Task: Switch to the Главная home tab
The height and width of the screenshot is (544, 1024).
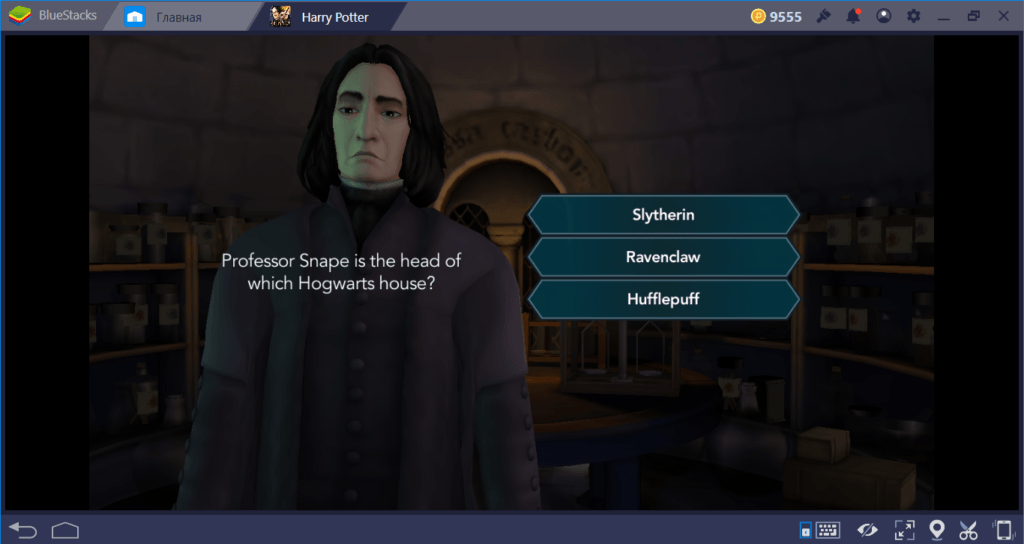Action: click(178, 17)
